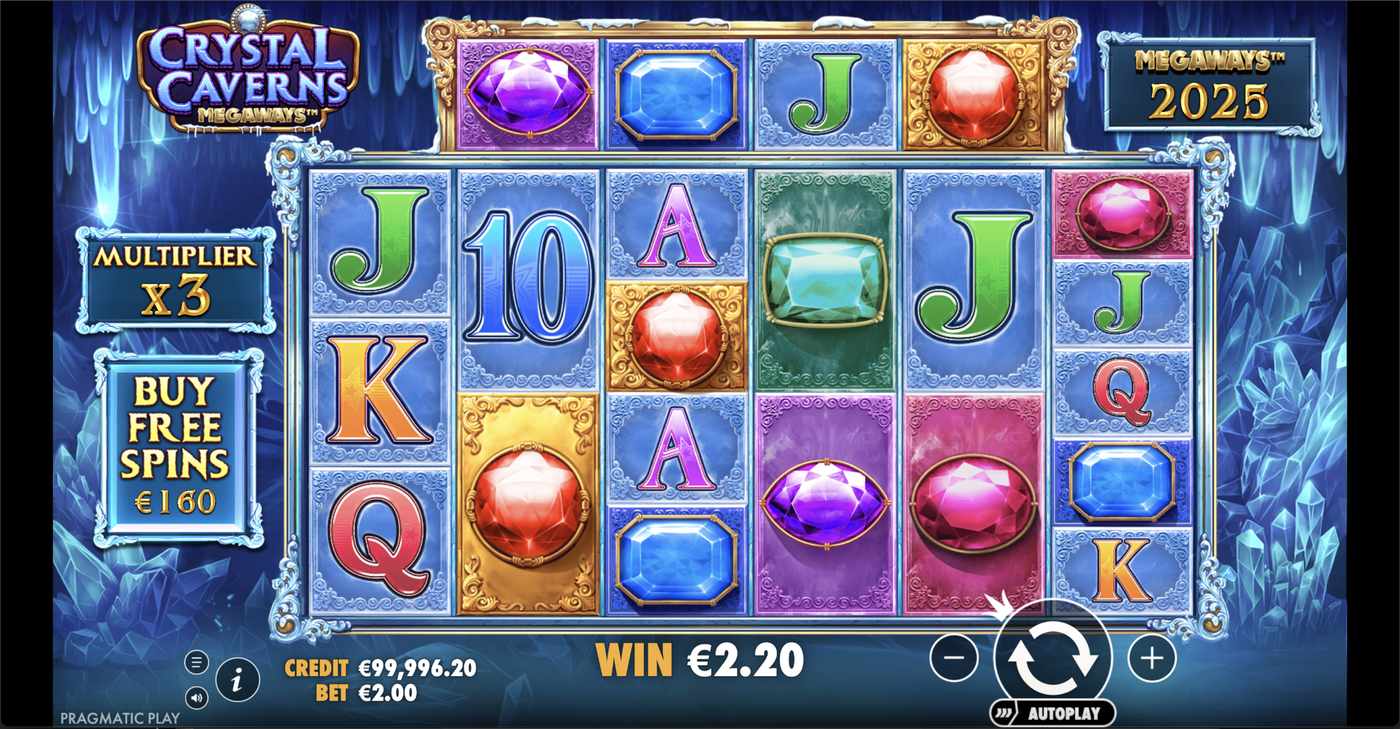Open the game info paytable
This screenshot has height=729, width=1400.
[x=237, y=681]
